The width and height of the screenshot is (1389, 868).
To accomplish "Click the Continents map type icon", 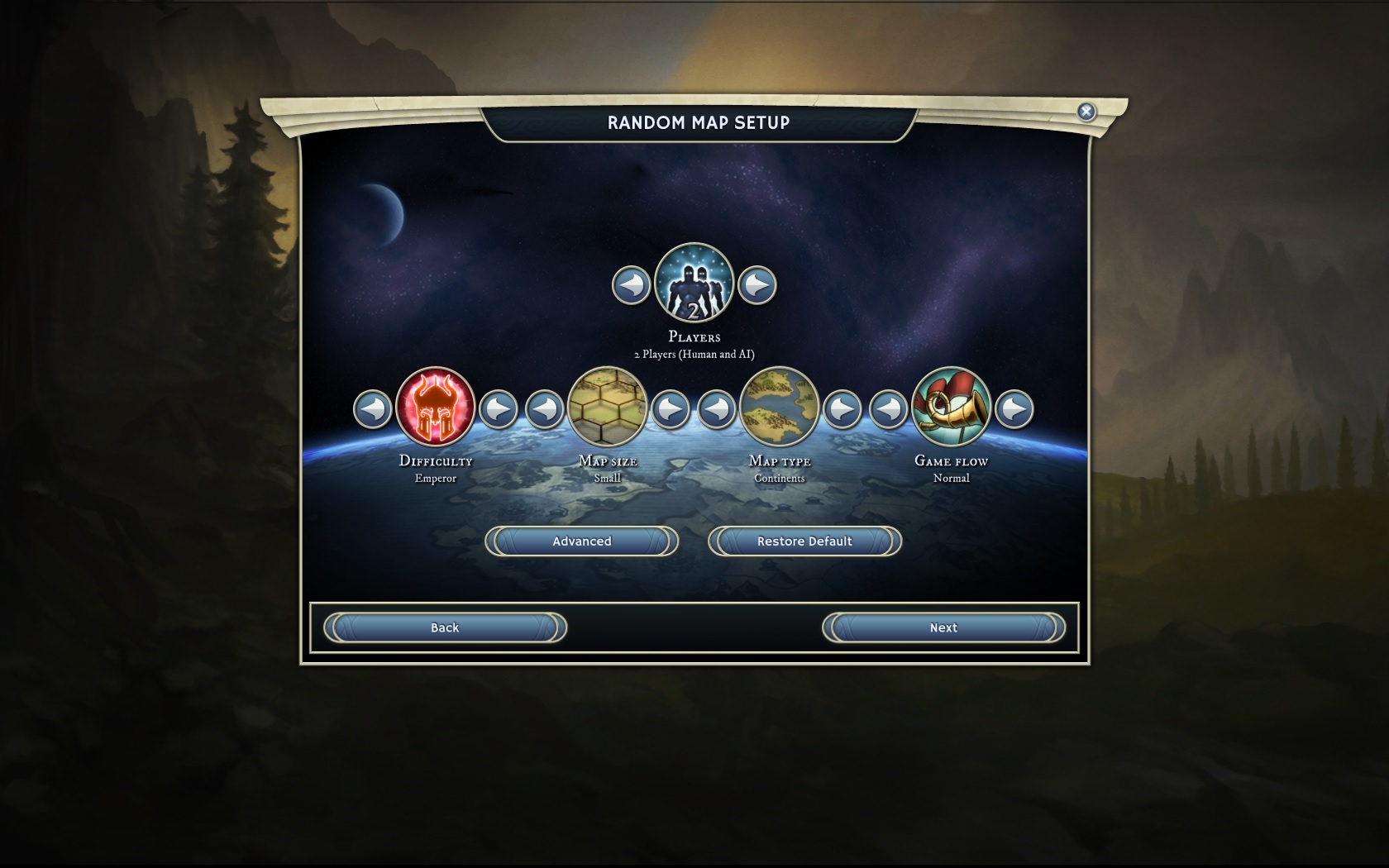I will click(x=780, y=407).
